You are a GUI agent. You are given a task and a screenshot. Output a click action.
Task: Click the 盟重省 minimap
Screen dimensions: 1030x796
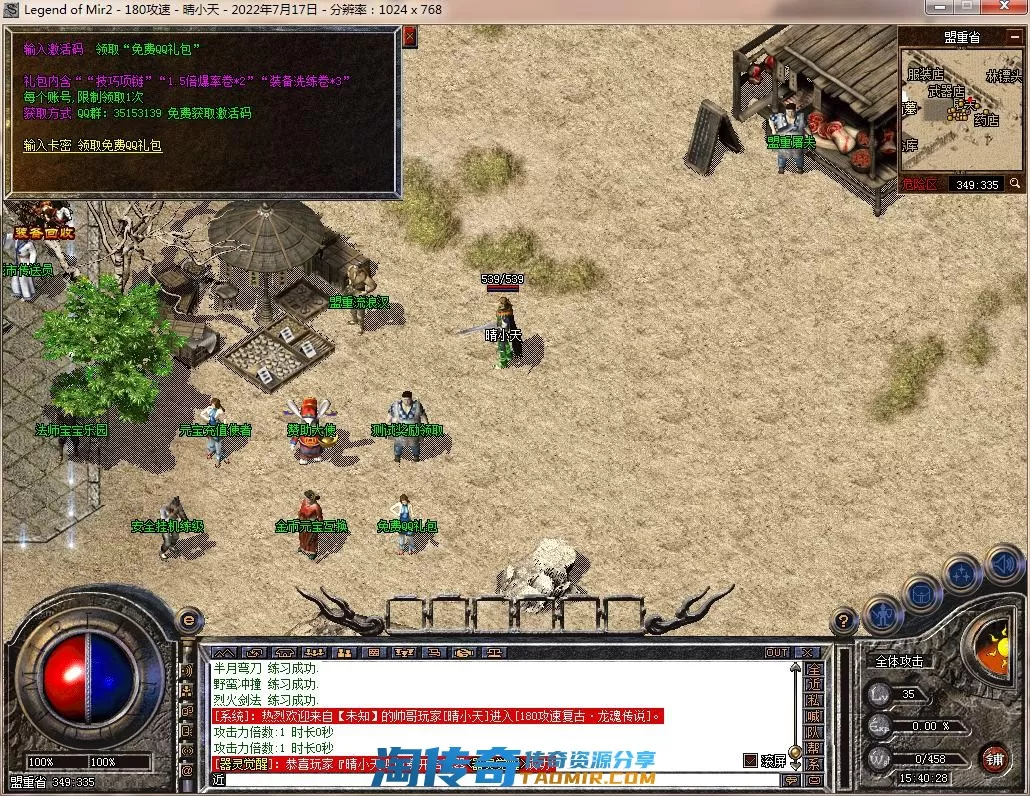pos(956,108)
